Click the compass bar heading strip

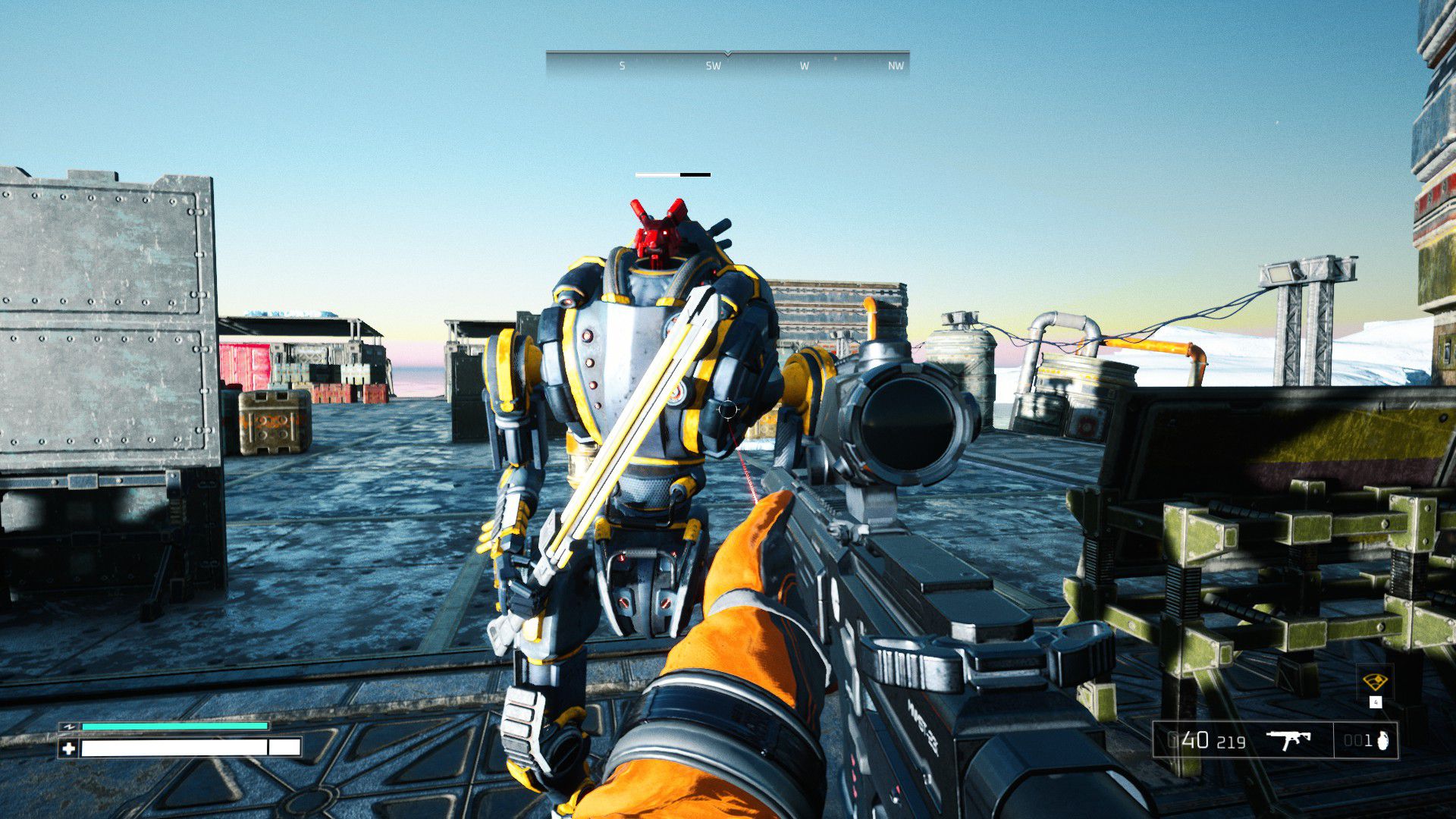(727, 64)
